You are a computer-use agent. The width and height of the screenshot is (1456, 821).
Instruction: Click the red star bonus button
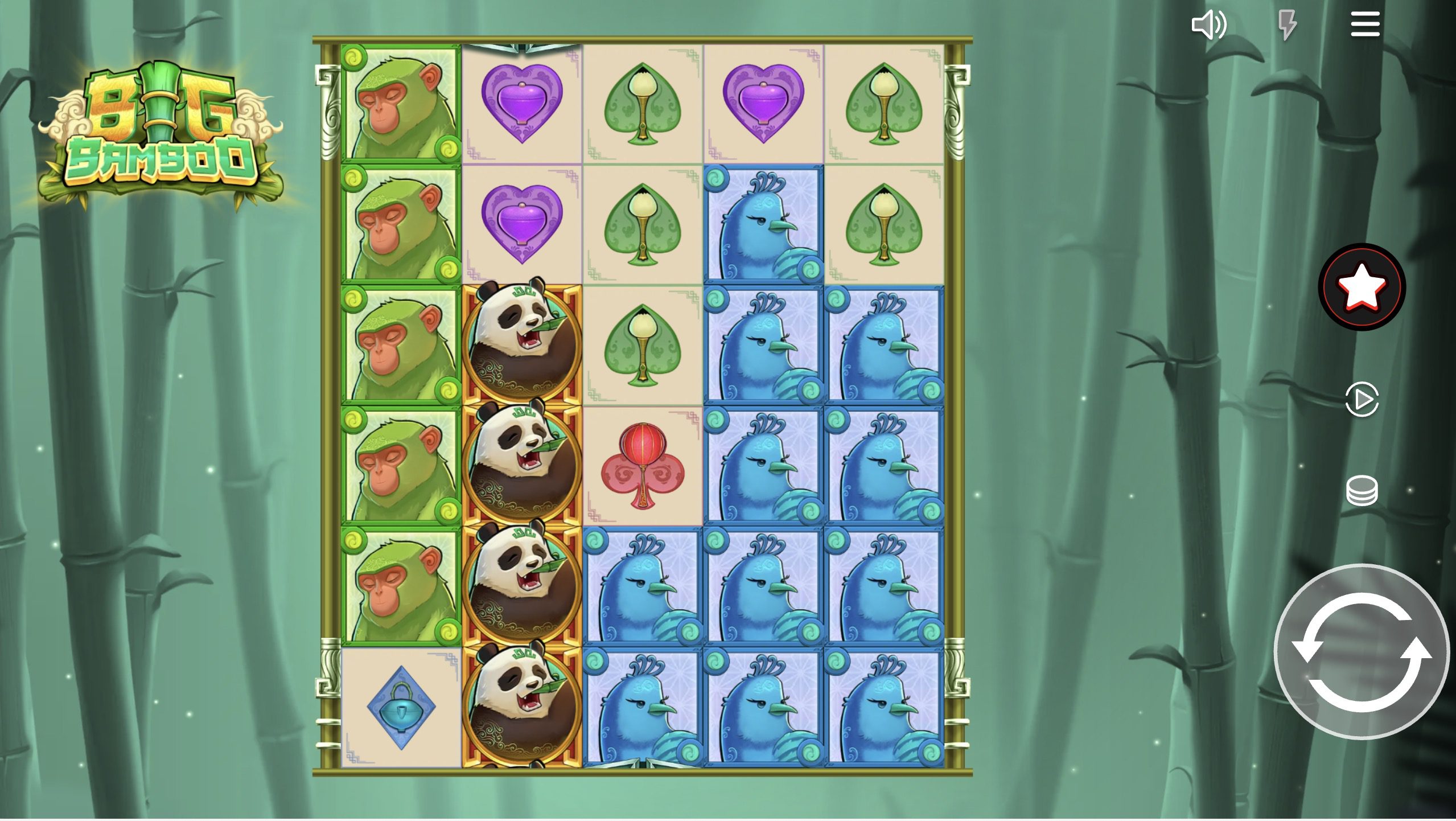point(1362,288)
